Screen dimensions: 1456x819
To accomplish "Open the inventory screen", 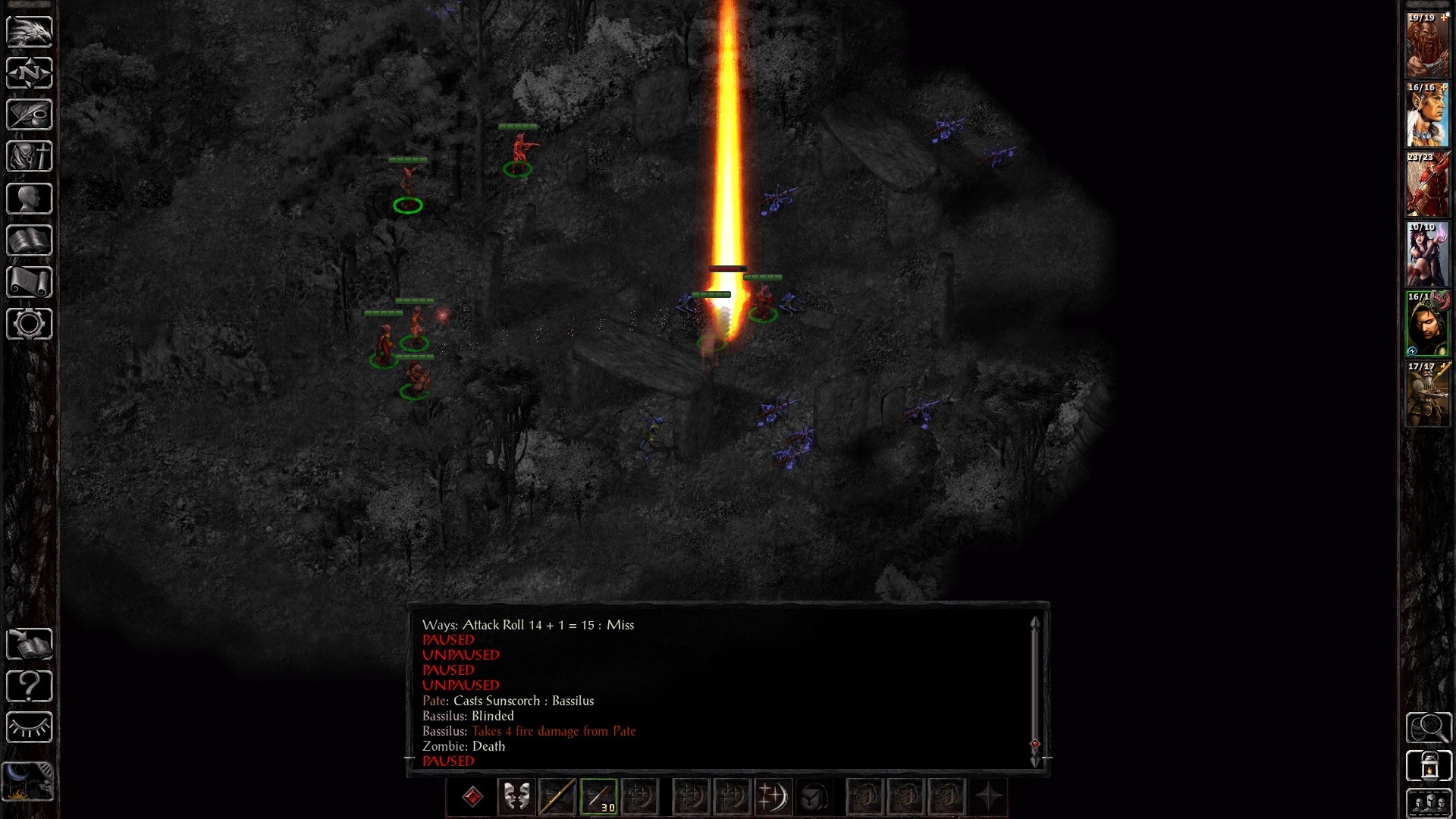I will (30, 157).
